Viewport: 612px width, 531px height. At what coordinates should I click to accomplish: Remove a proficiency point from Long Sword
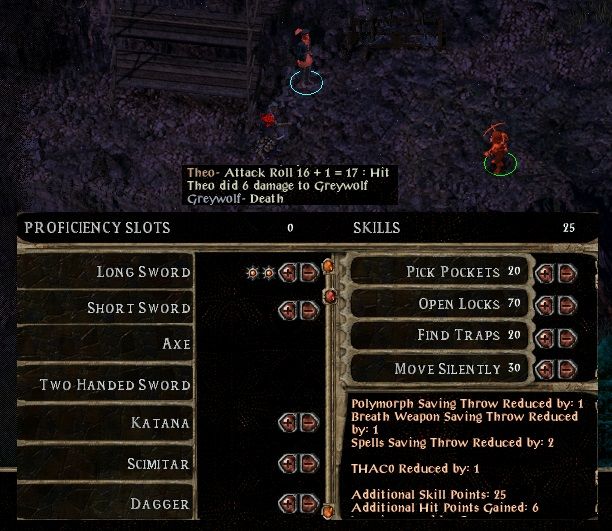click(309, 272)
